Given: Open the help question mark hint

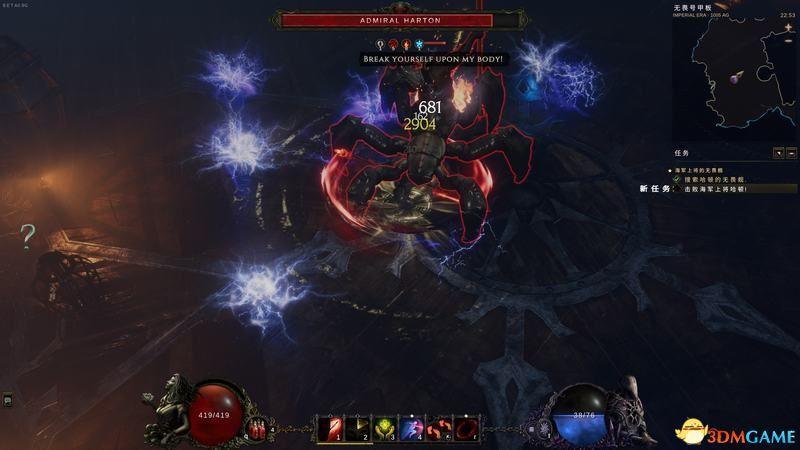Looking at the screenshot, I should pos(28,236).
